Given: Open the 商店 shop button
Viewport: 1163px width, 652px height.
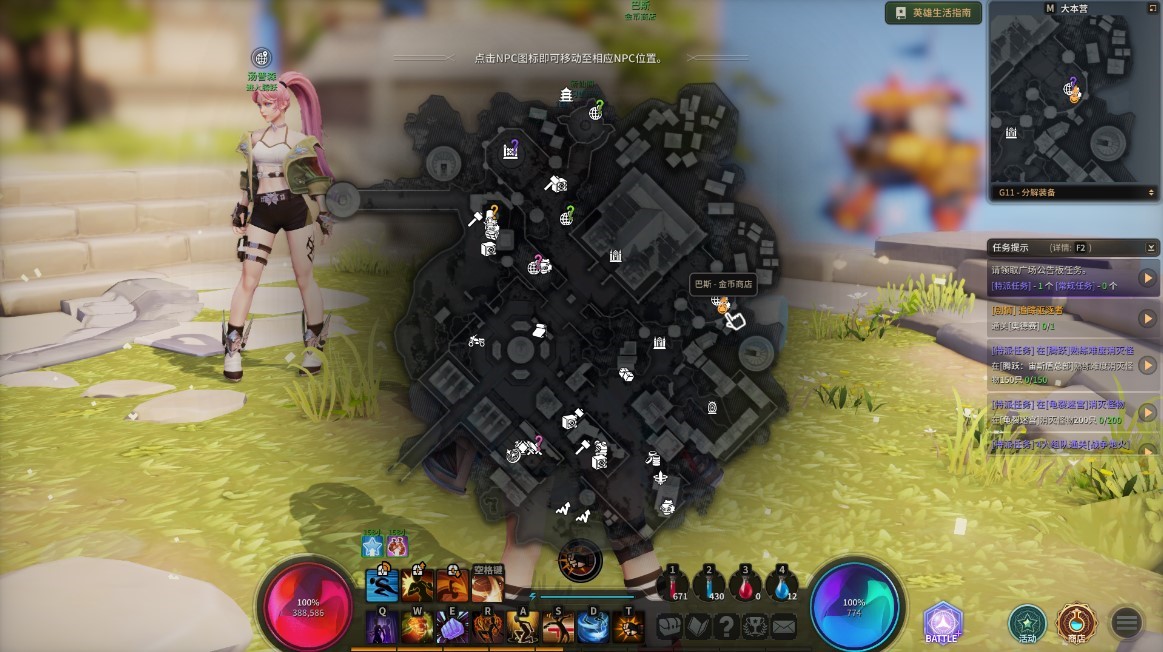Looking at the screenshot, I should (x=1077, y=622).
